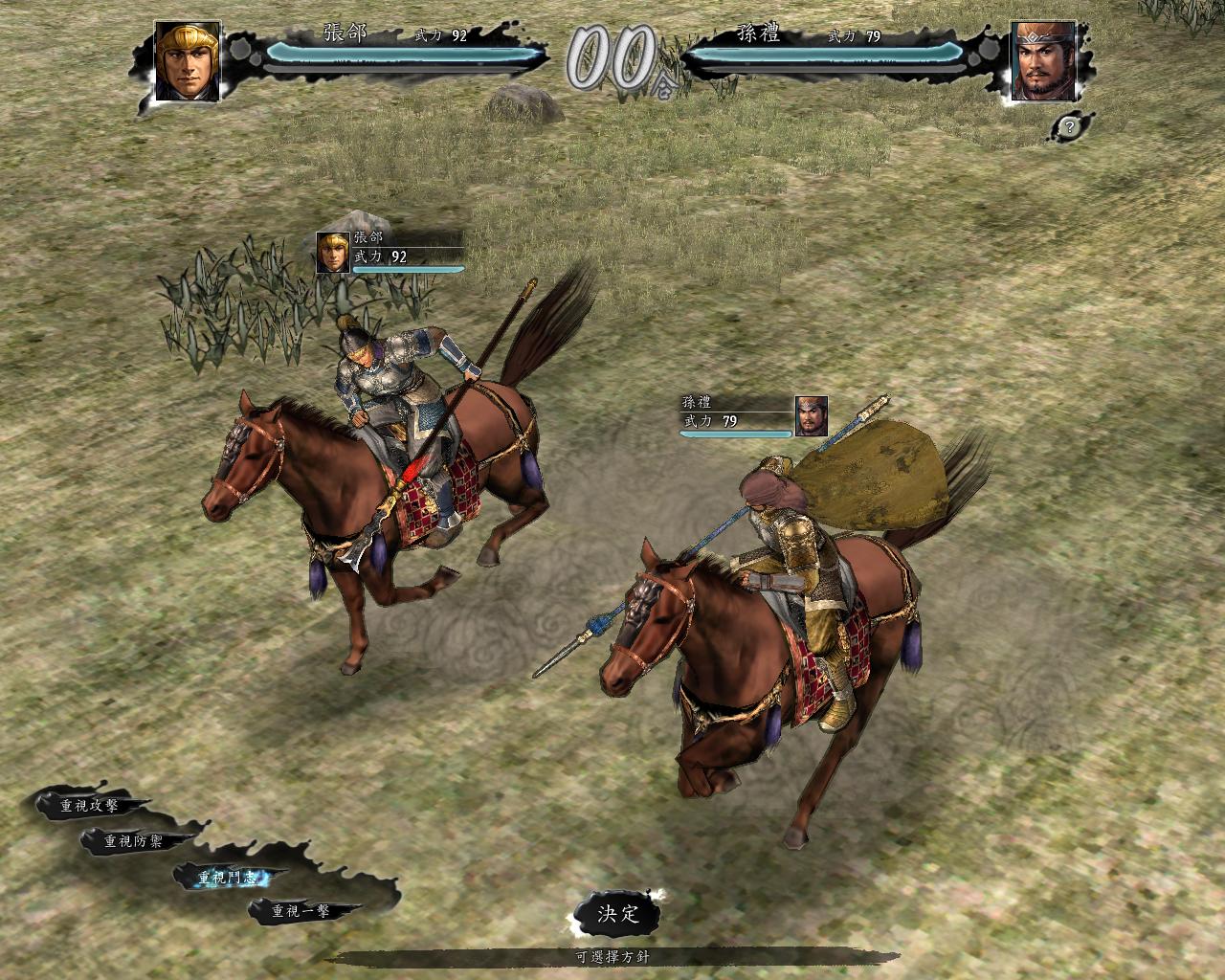The width and height of the screenshot is (1225, 980).
Task: Choose the 重視攻擊 attack stance
Action: pyautogui.click(x=90, y=806)
